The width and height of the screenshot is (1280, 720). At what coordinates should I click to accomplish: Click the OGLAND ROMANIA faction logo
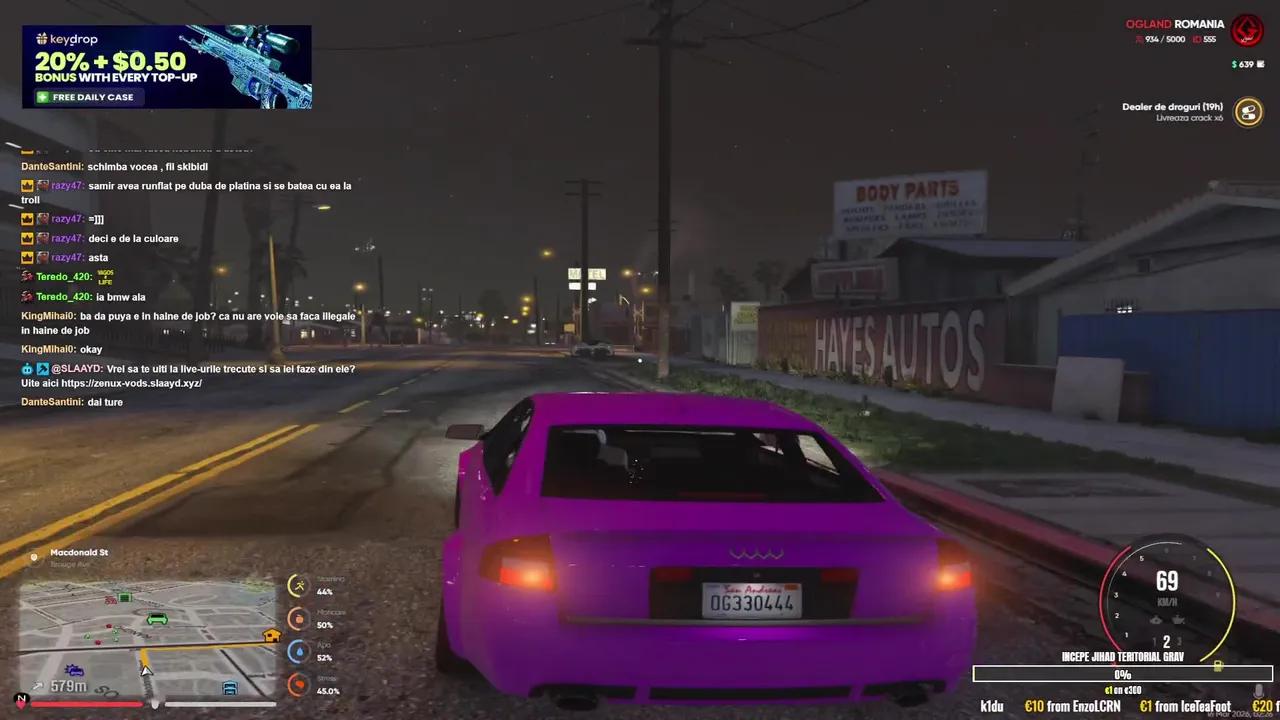click(1248, 30)
